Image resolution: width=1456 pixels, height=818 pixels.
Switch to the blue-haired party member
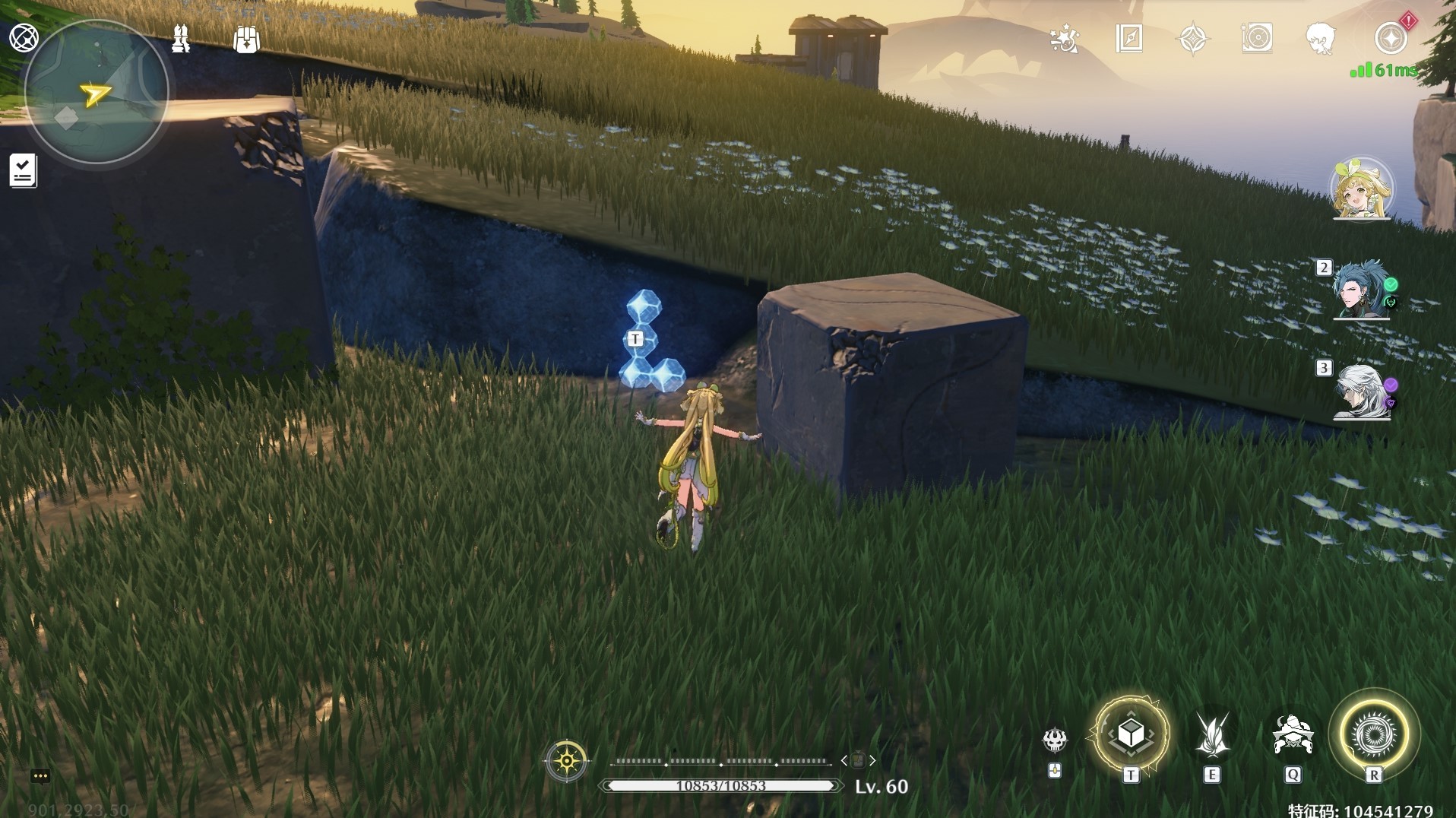click(x=1361, y=290)
